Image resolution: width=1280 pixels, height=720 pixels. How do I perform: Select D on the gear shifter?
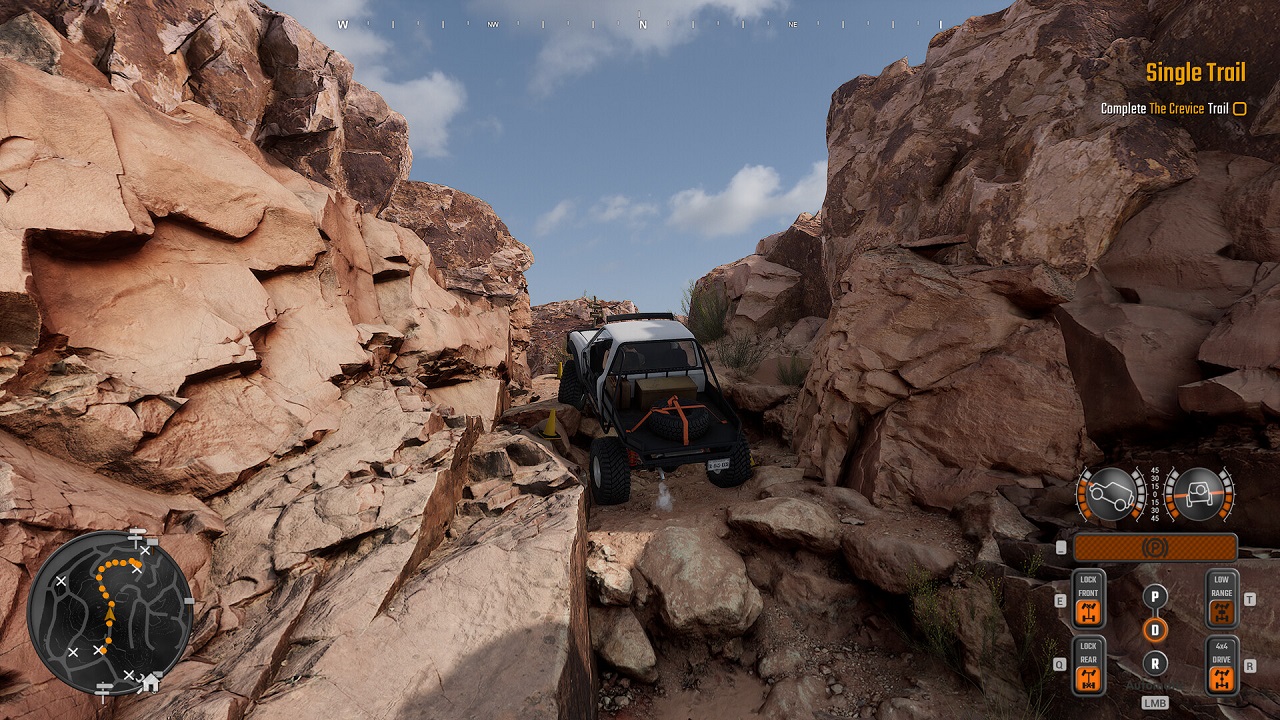(1156, 629)
